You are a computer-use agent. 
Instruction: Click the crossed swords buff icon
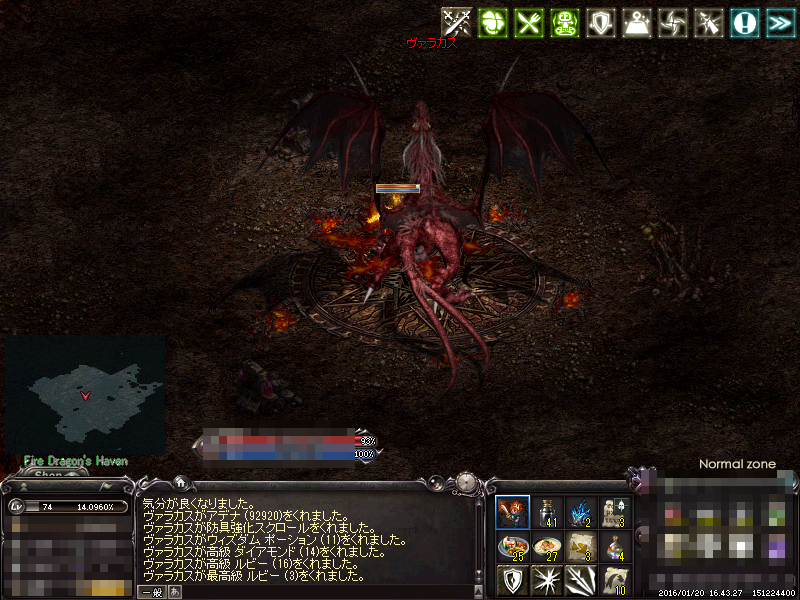457,22
